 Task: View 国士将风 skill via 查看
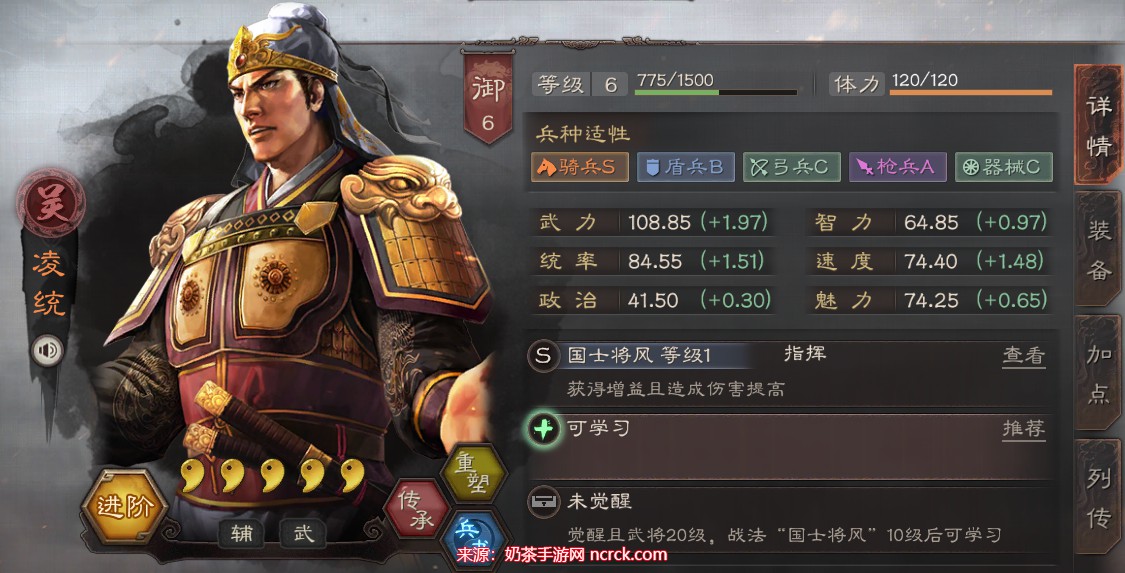tap(1023, 355)
